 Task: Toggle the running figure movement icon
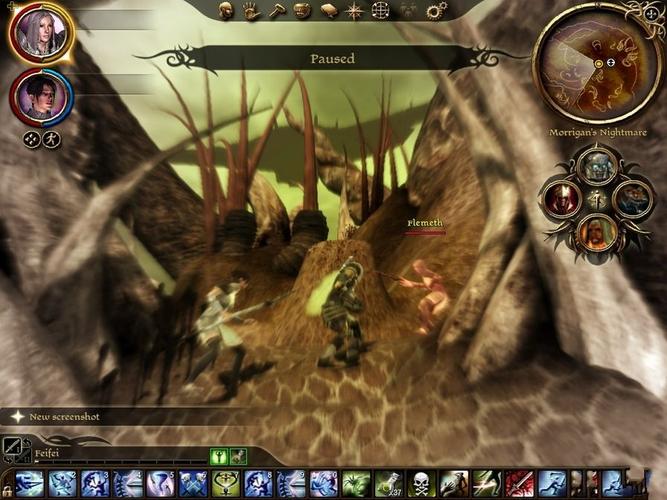52,139
